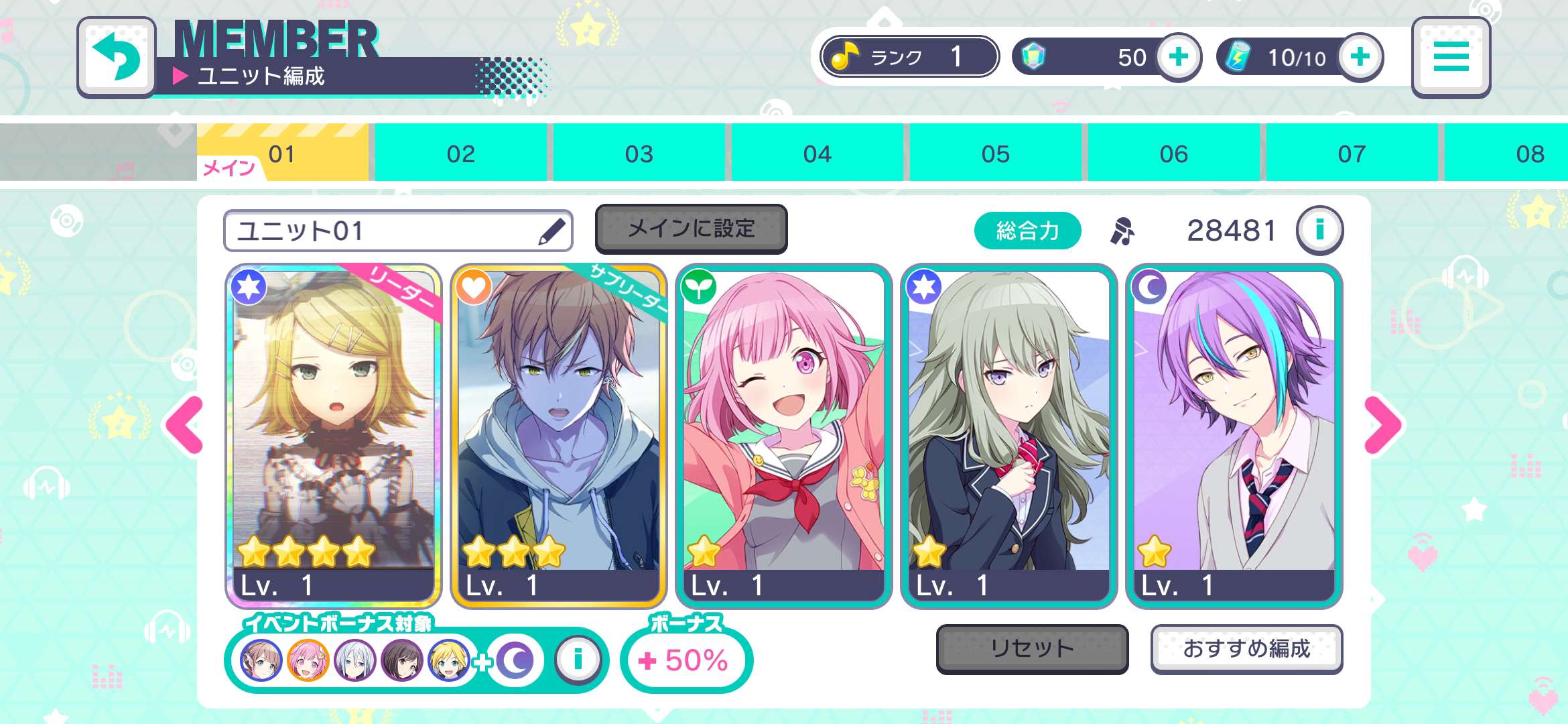Select unit tab 01 marked メイン
The width and height of the screenshot is (1568, 724).
[x=283, y=154]
